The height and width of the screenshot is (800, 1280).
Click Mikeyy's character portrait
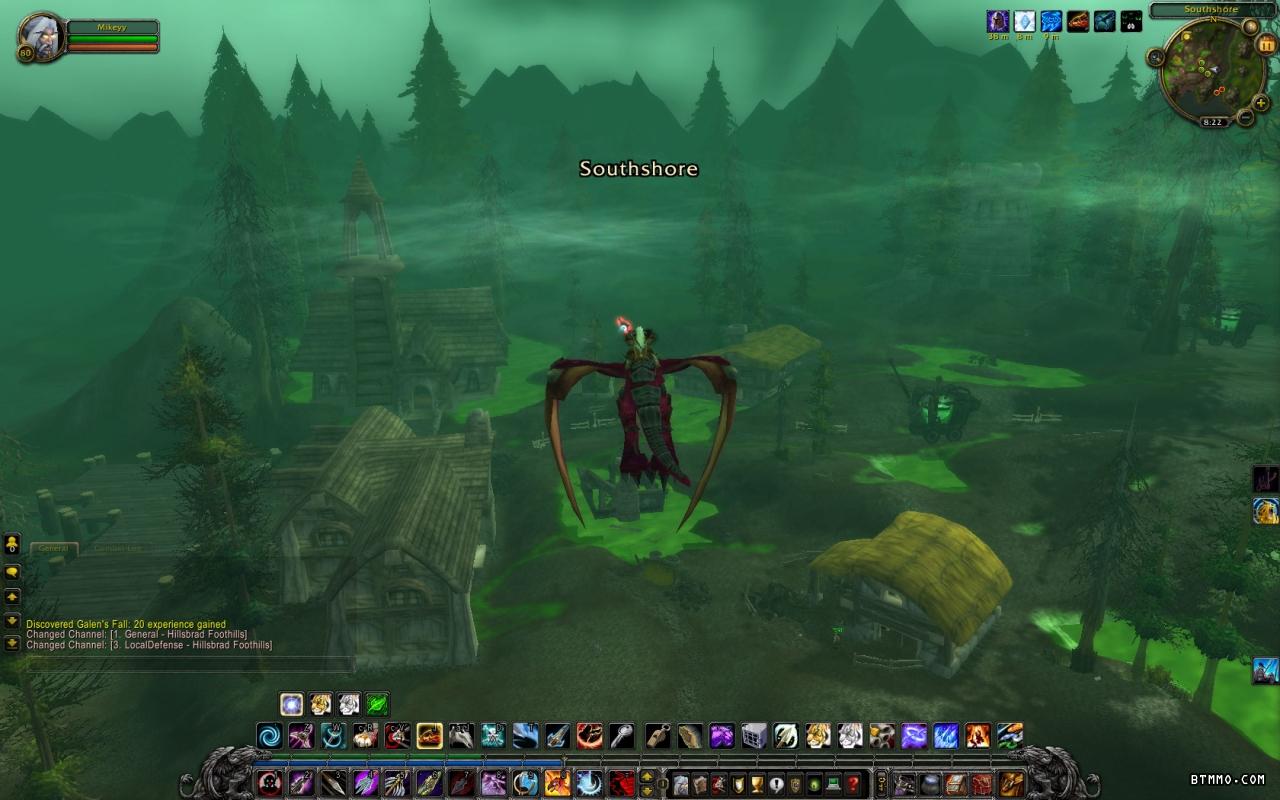pyautogui.click(x=41, y=36)
